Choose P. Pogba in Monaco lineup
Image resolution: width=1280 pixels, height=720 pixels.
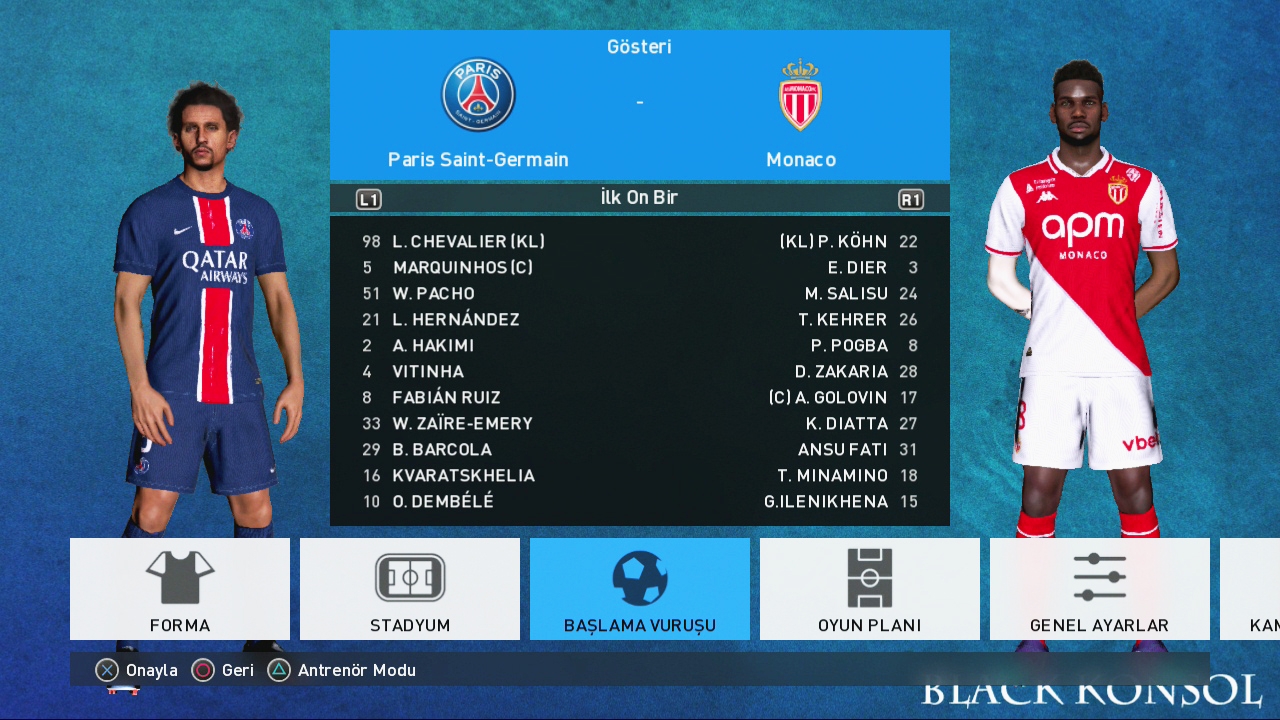(x=849, y=345)
